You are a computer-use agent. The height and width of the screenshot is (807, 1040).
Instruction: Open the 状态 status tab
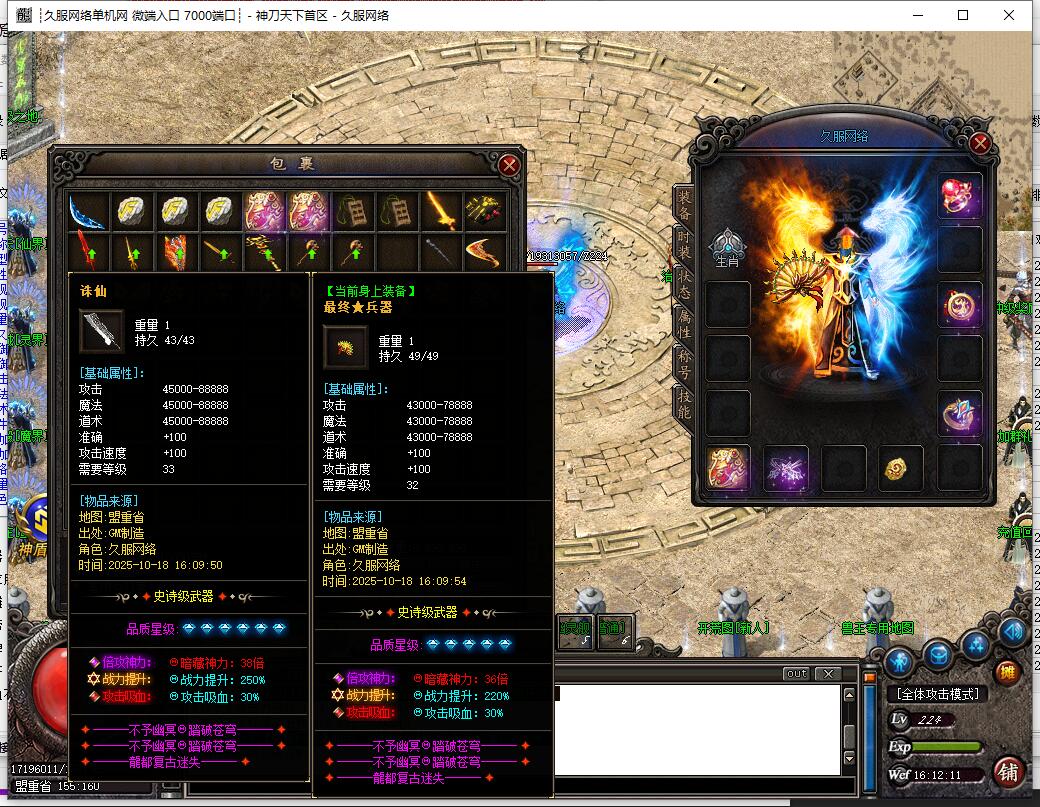tap(684, 281)
